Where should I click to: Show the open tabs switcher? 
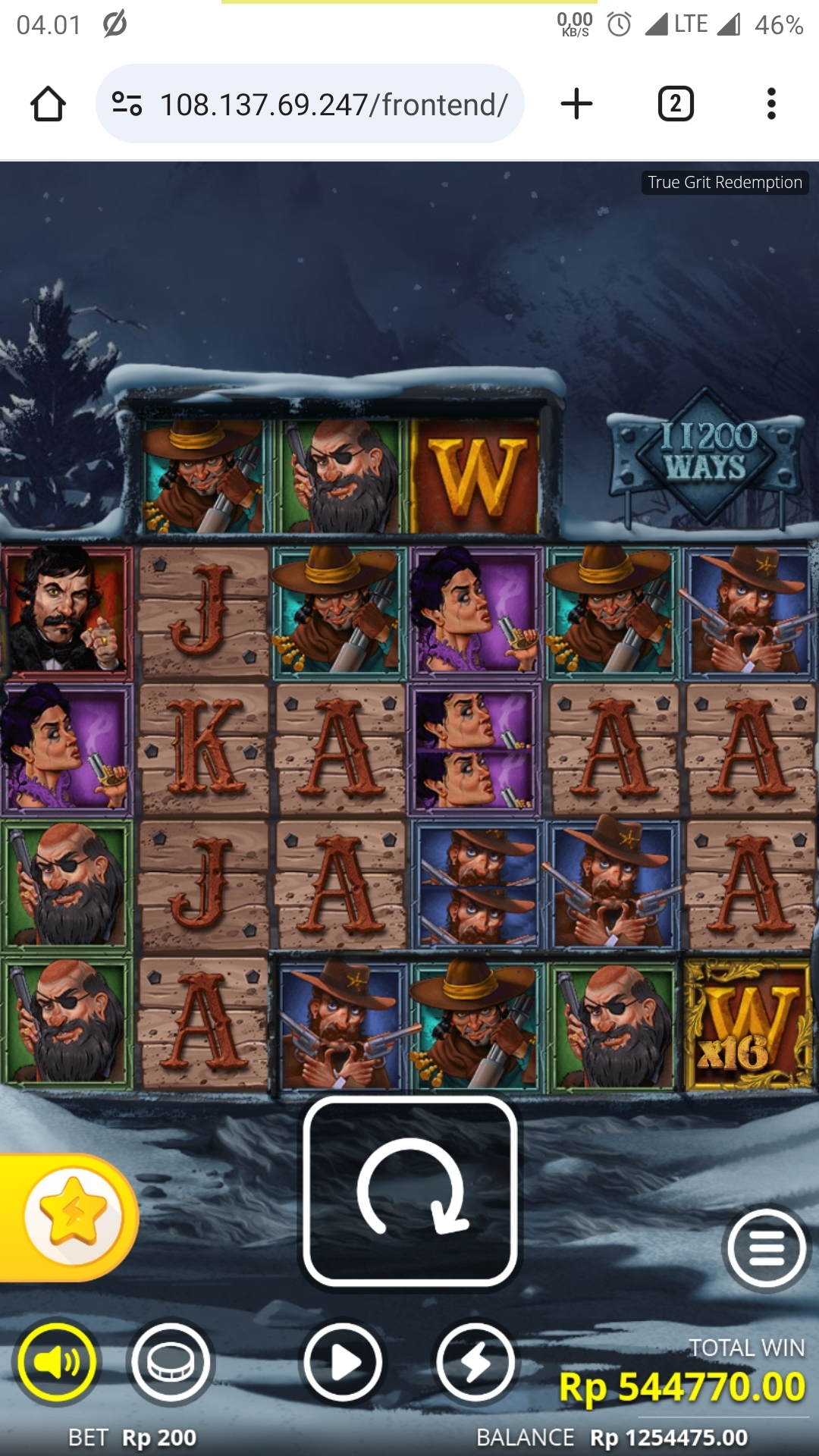[x=676, y=104]
